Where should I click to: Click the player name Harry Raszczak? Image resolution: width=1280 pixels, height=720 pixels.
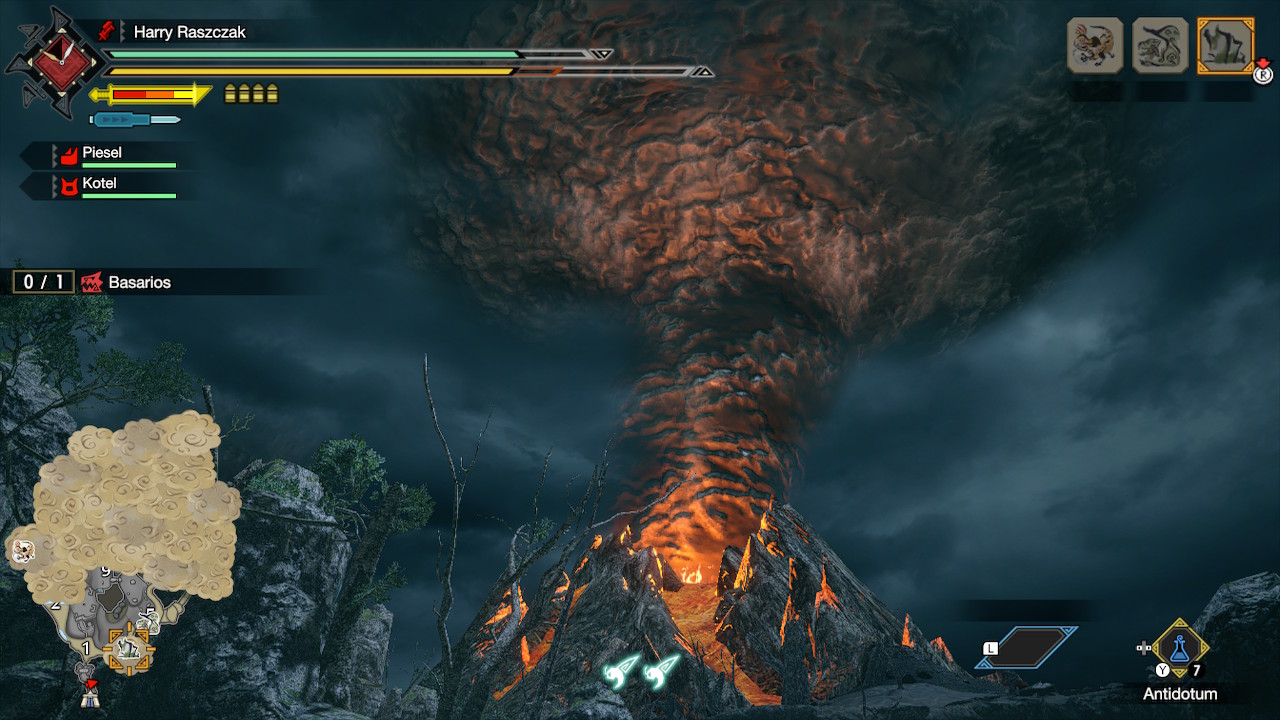tap(189, 32)
